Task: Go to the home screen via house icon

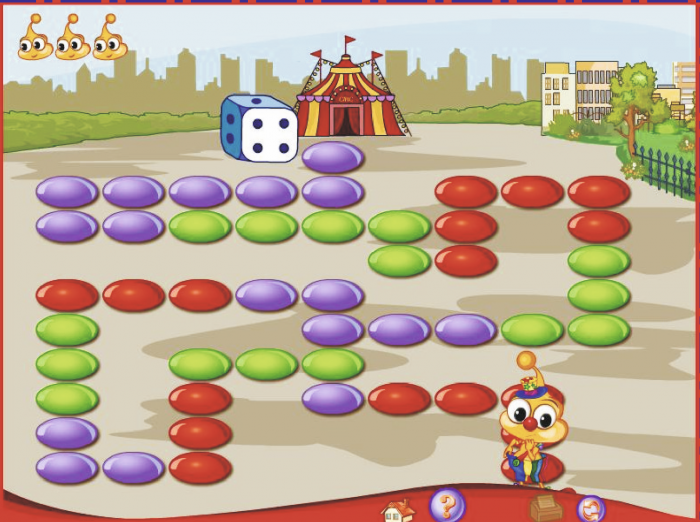Action: (397, 510)
